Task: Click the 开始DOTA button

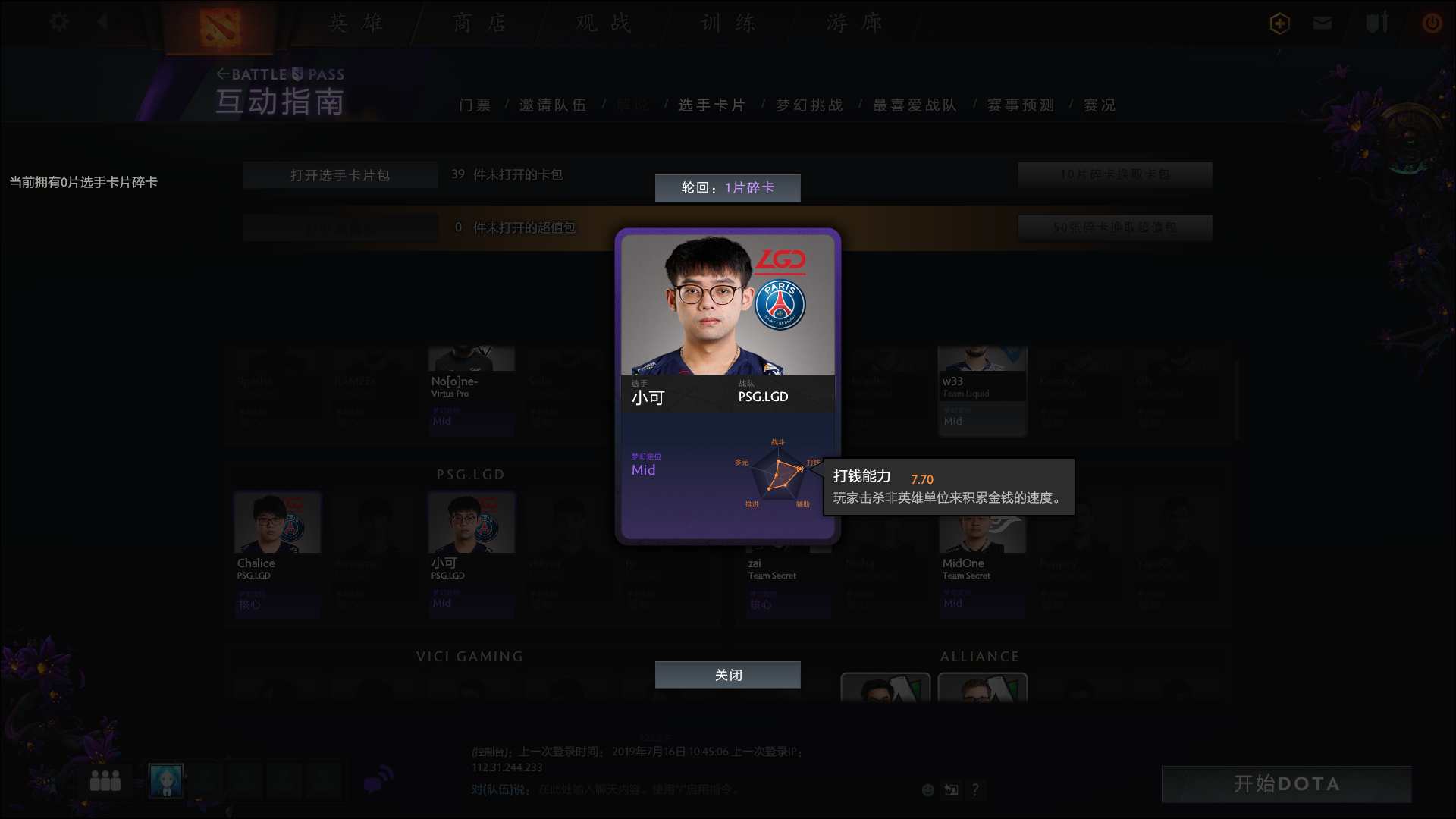Action: pyautogui.click(x=1287, y=784)
